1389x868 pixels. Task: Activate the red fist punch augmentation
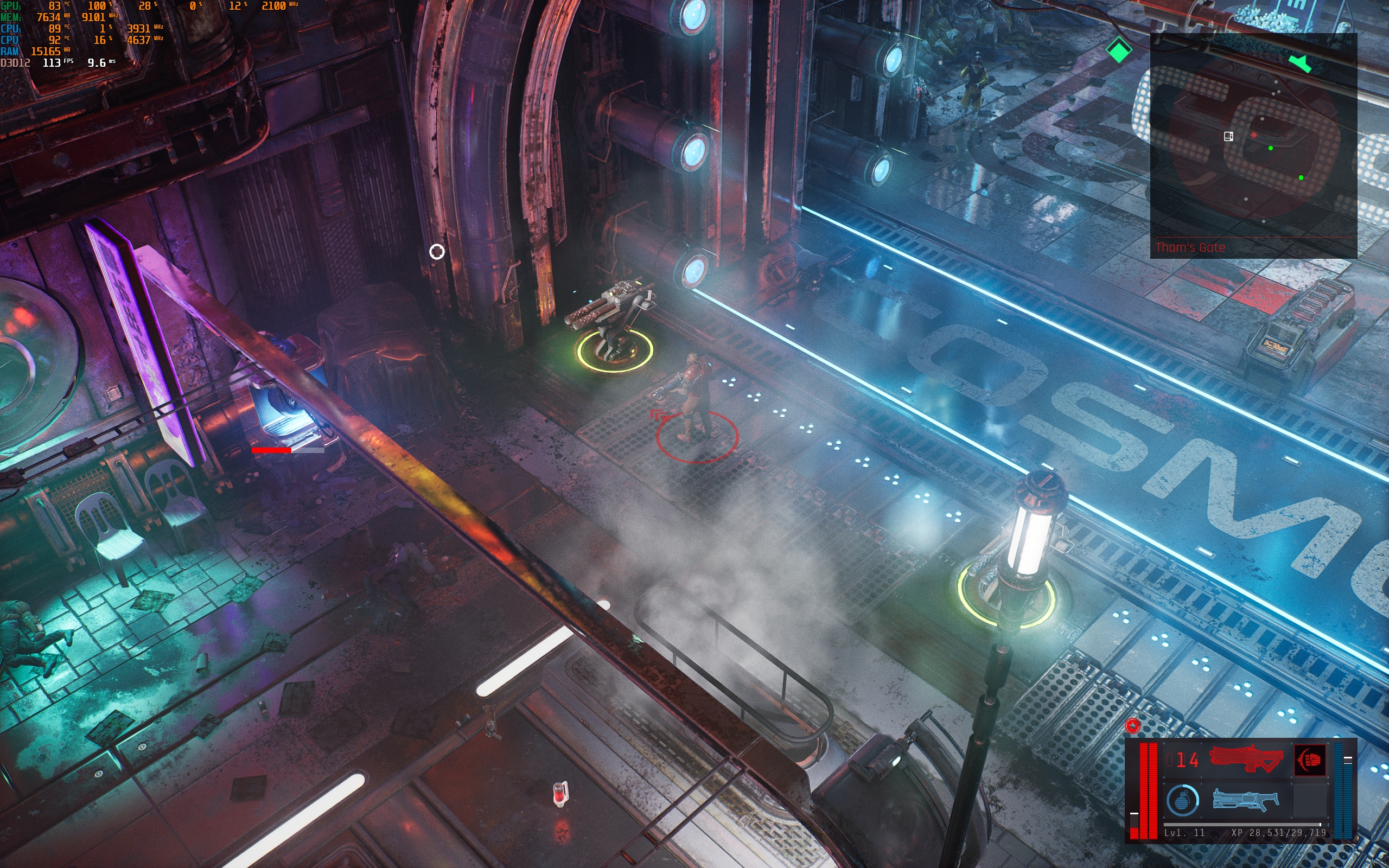(1310, 760)
